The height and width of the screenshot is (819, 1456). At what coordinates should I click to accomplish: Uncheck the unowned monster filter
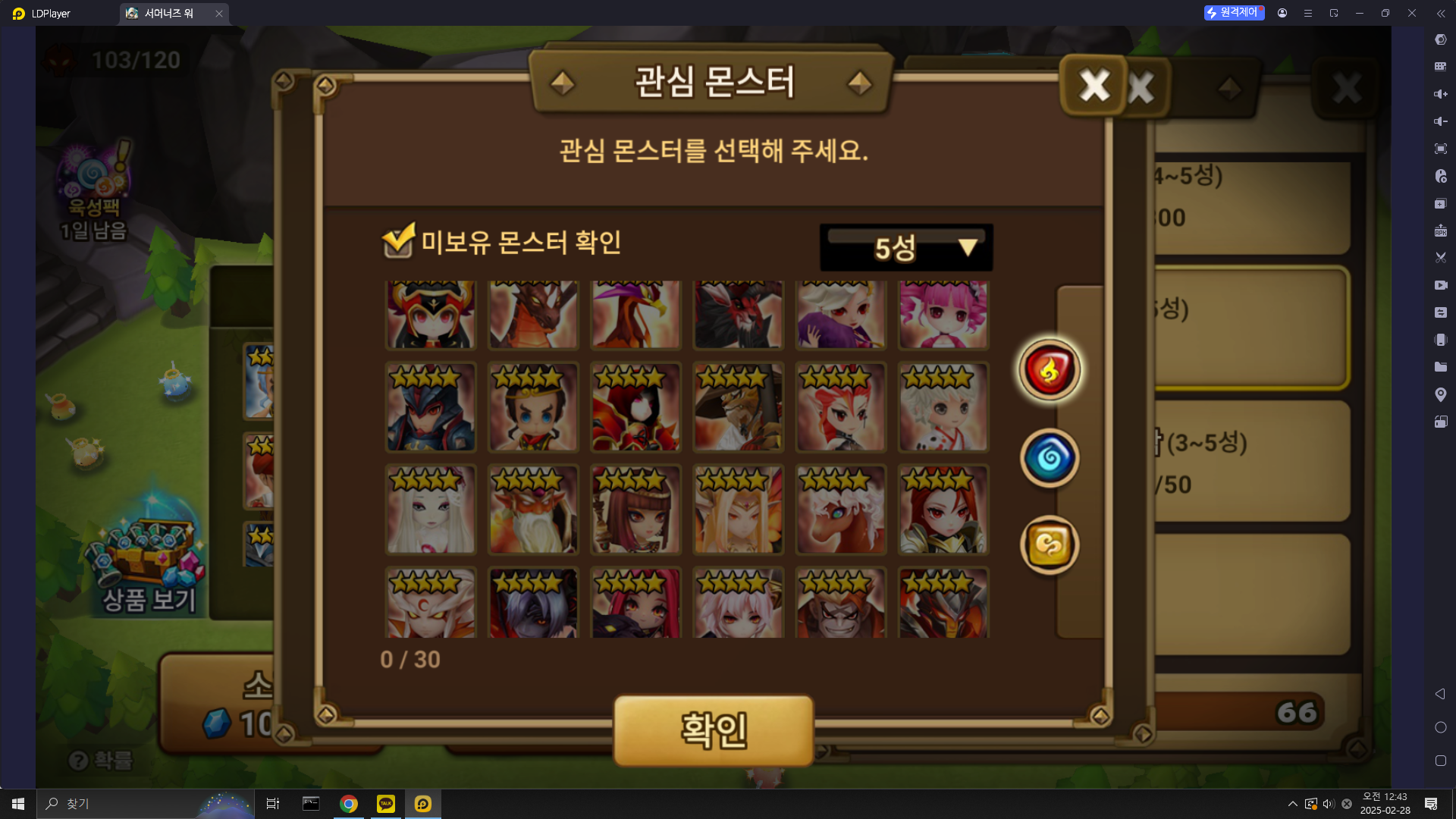point(398,243)
